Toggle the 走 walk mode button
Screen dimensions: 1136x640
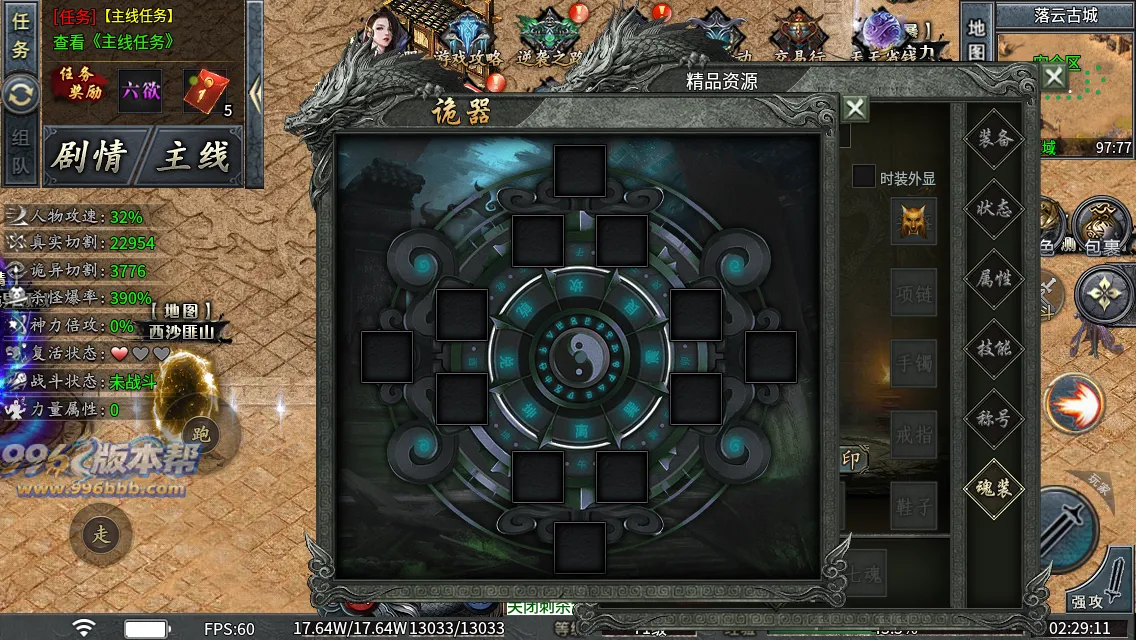[x=101, y=534]
